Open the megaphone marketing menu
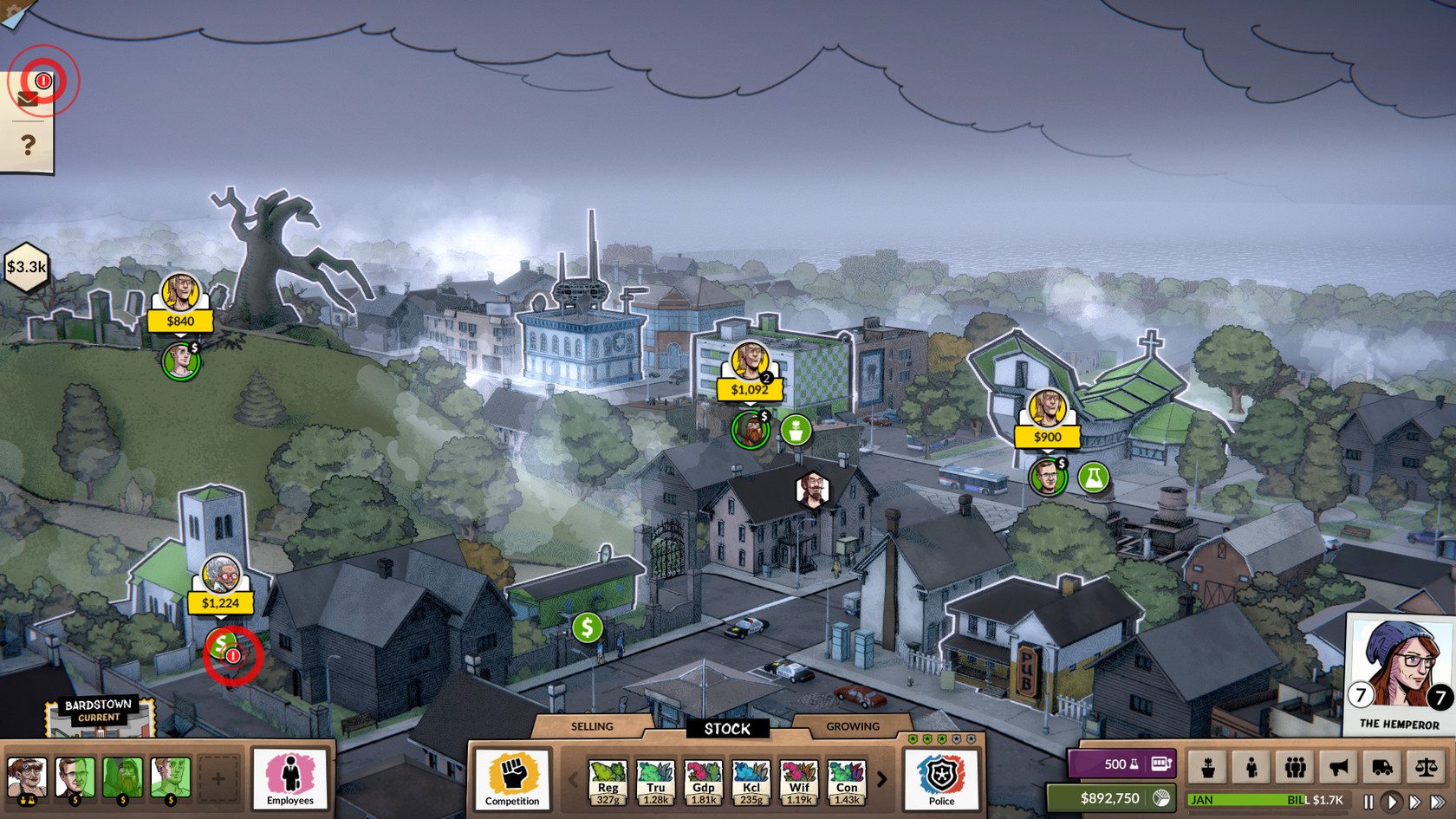 point(1339,767)
